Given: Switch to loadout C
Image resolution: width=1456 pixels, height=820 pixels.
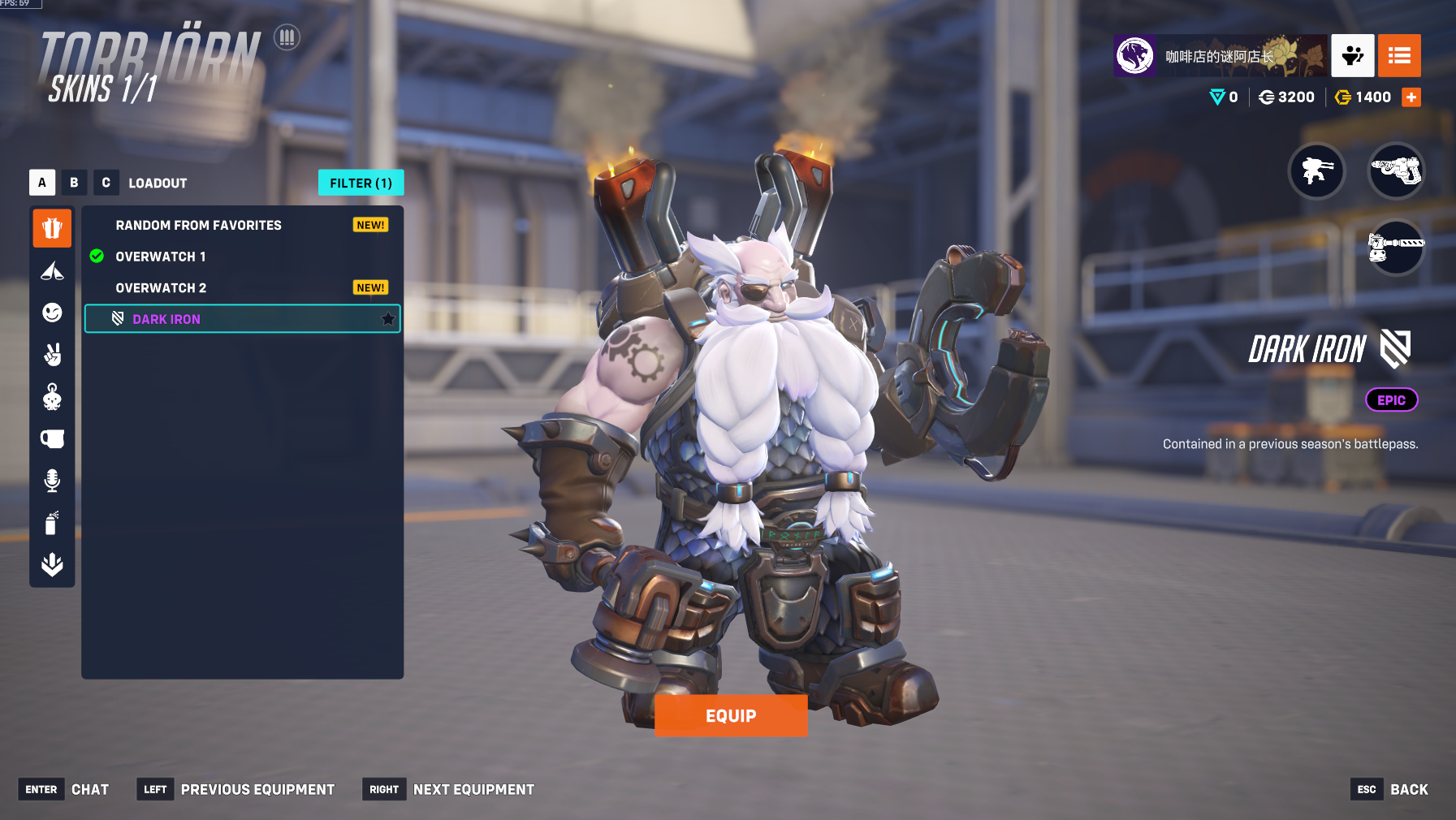Looking at the screenshot, I should pyautogui.click(x=106, y=183).
